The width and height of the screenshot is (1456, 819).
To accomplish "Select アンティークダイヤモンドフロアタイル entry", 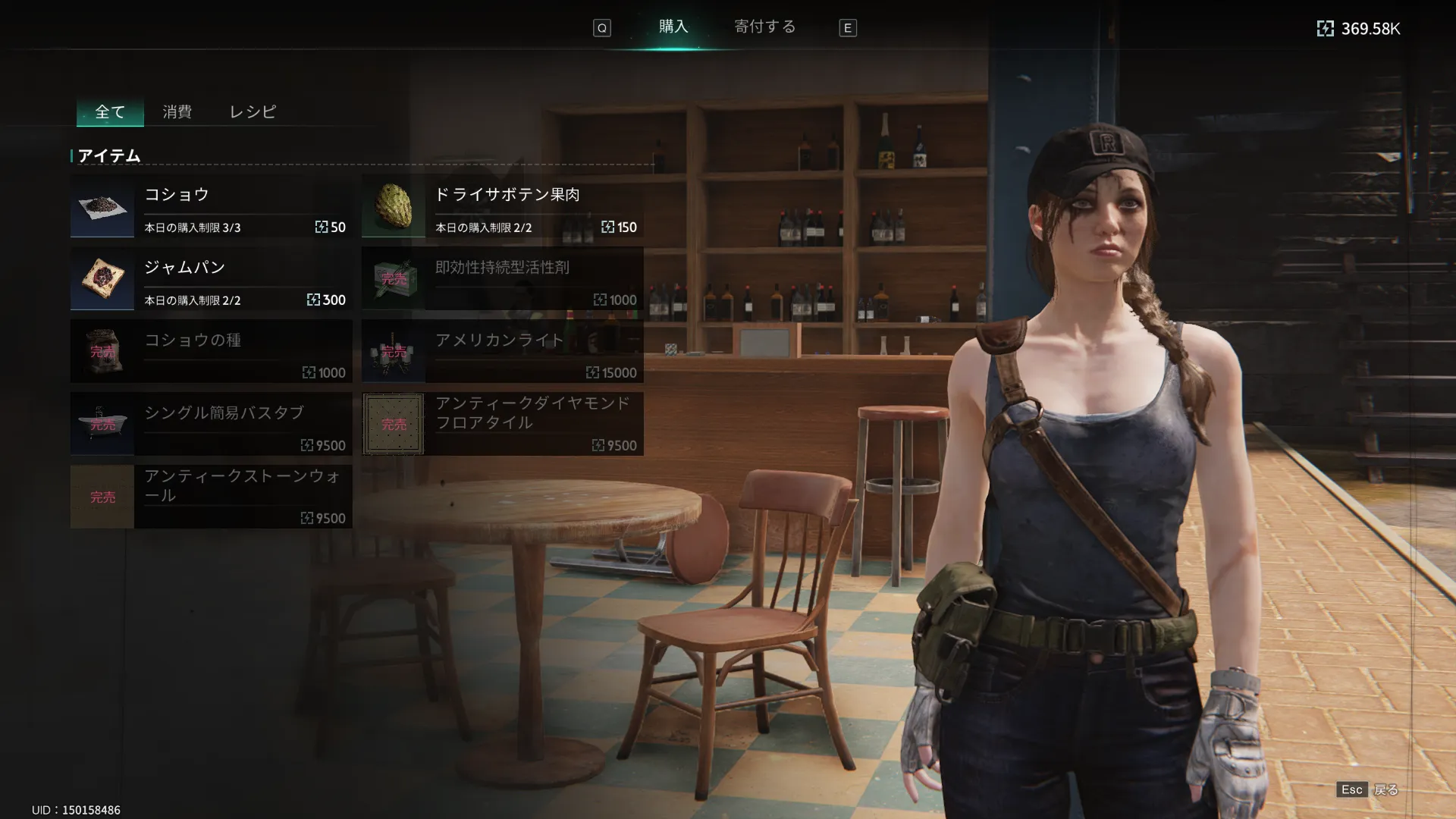I will tap(502, 425).
